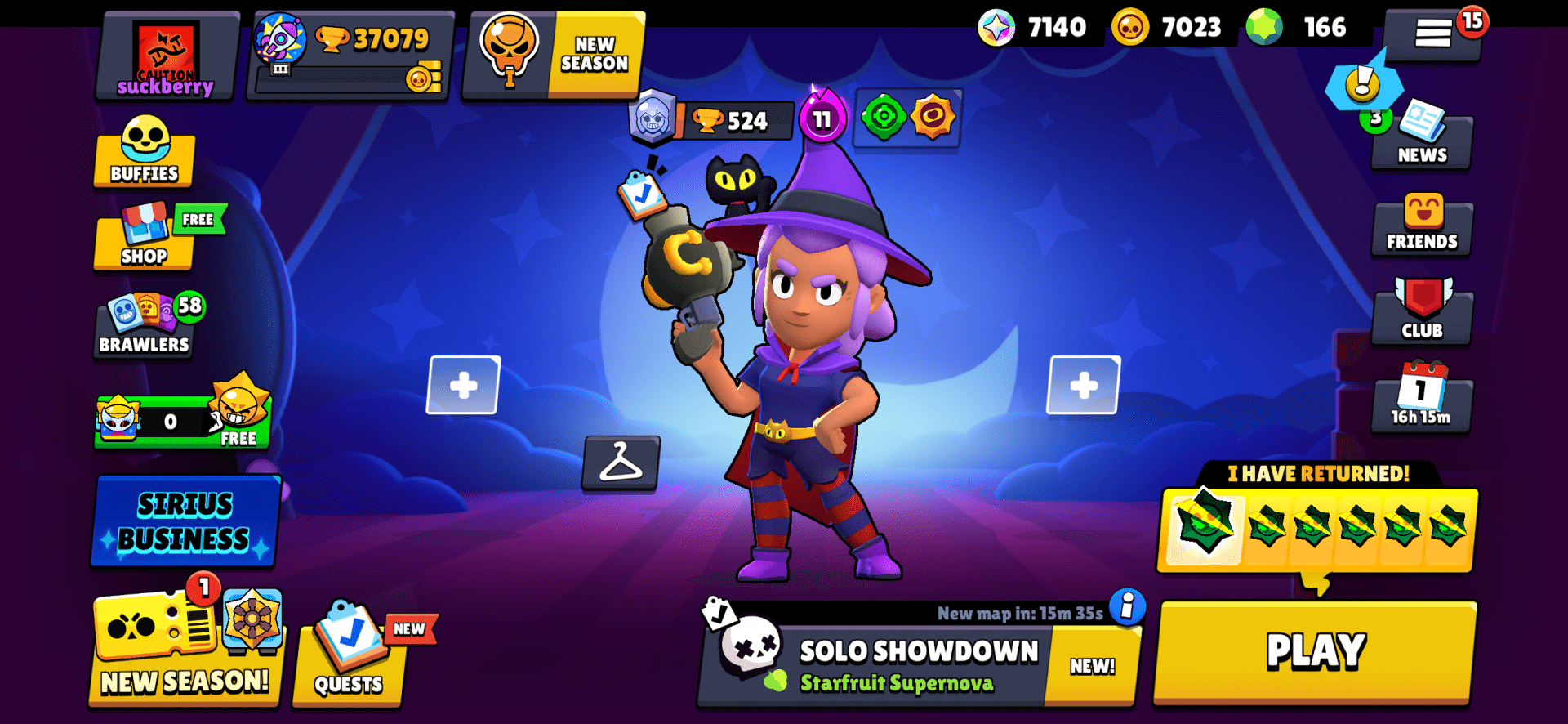Open the game menu with 15 notifications
This screenshot has height=724, width=1568.
pyautogui.click(x=1435, y=34)
